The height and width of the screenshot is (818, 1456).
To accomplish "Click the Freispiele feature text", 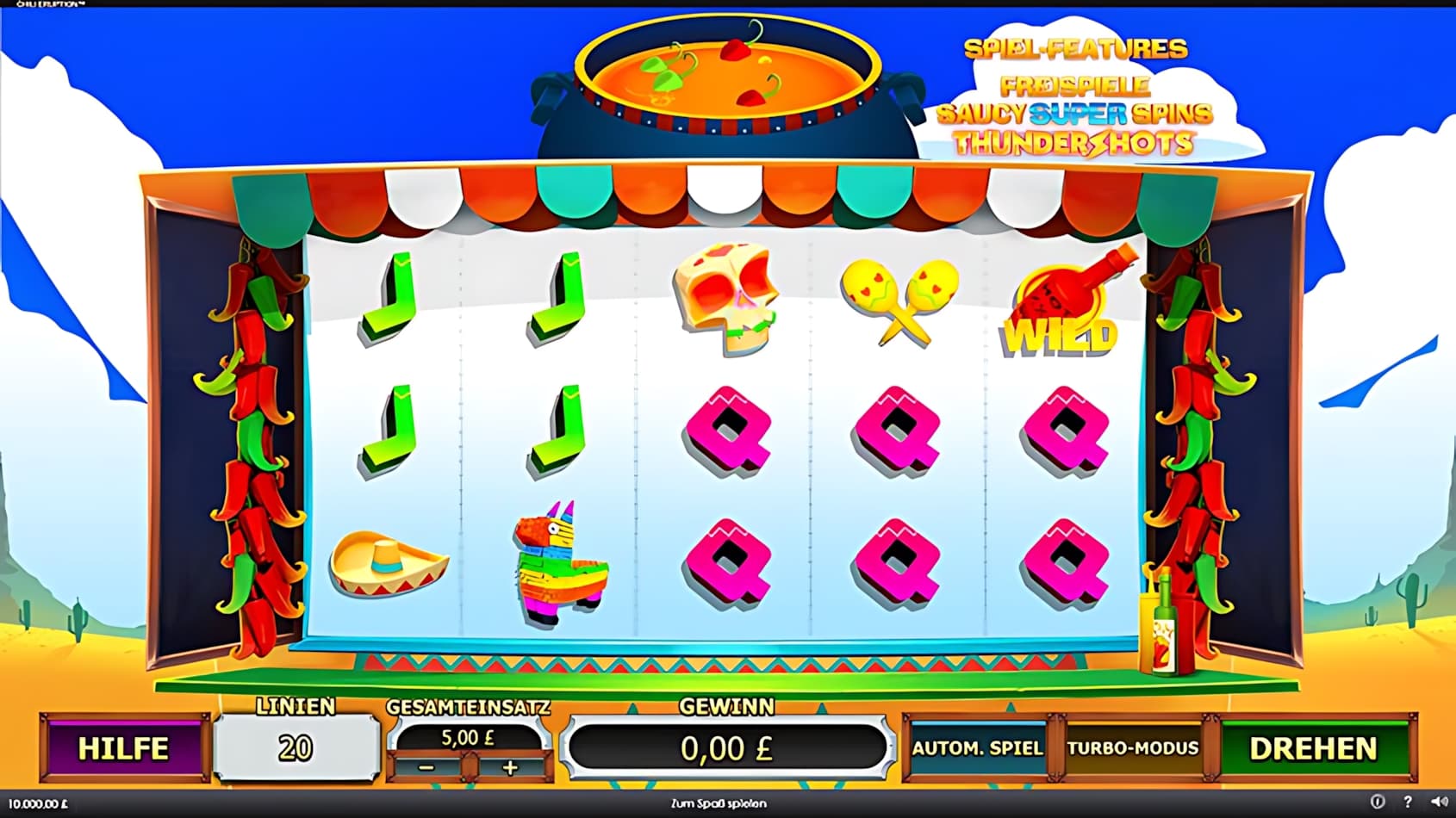I will (x=1076, y=86).
